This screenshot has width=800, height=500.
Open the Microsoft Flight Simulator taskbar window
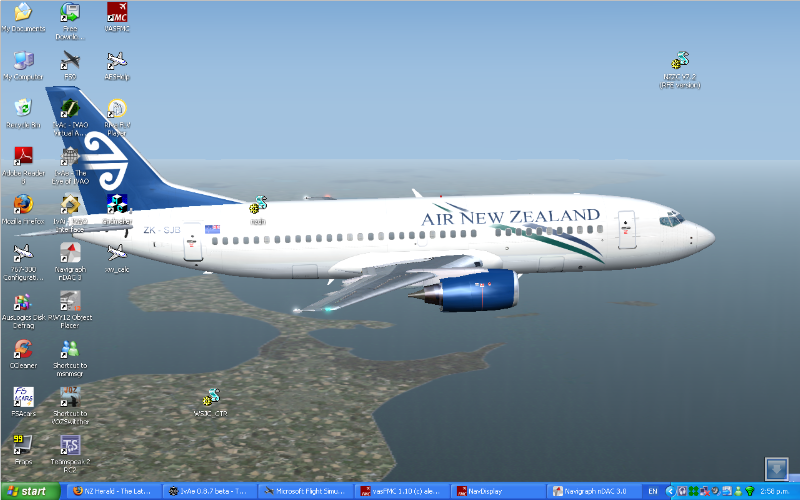pos(306,491)
